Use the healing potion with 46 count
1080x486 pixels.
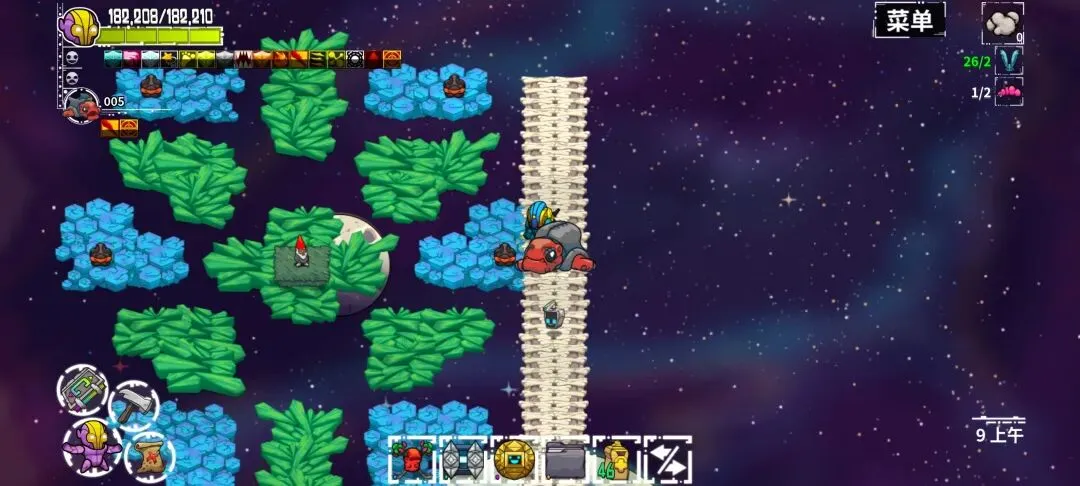[616, 460]
